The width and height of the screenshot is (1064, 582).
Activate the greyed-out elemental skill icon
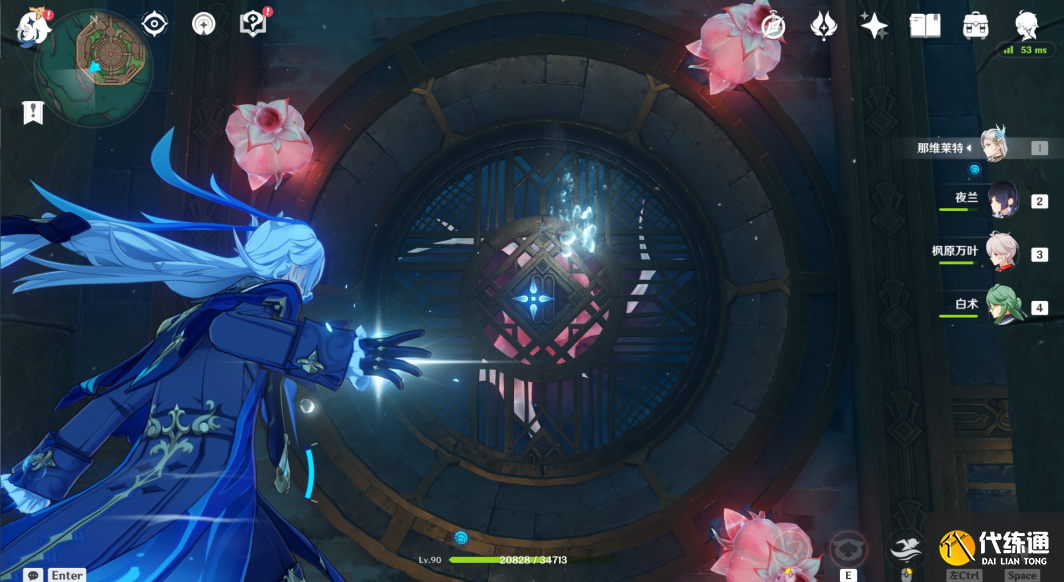[x=849, y=546]
